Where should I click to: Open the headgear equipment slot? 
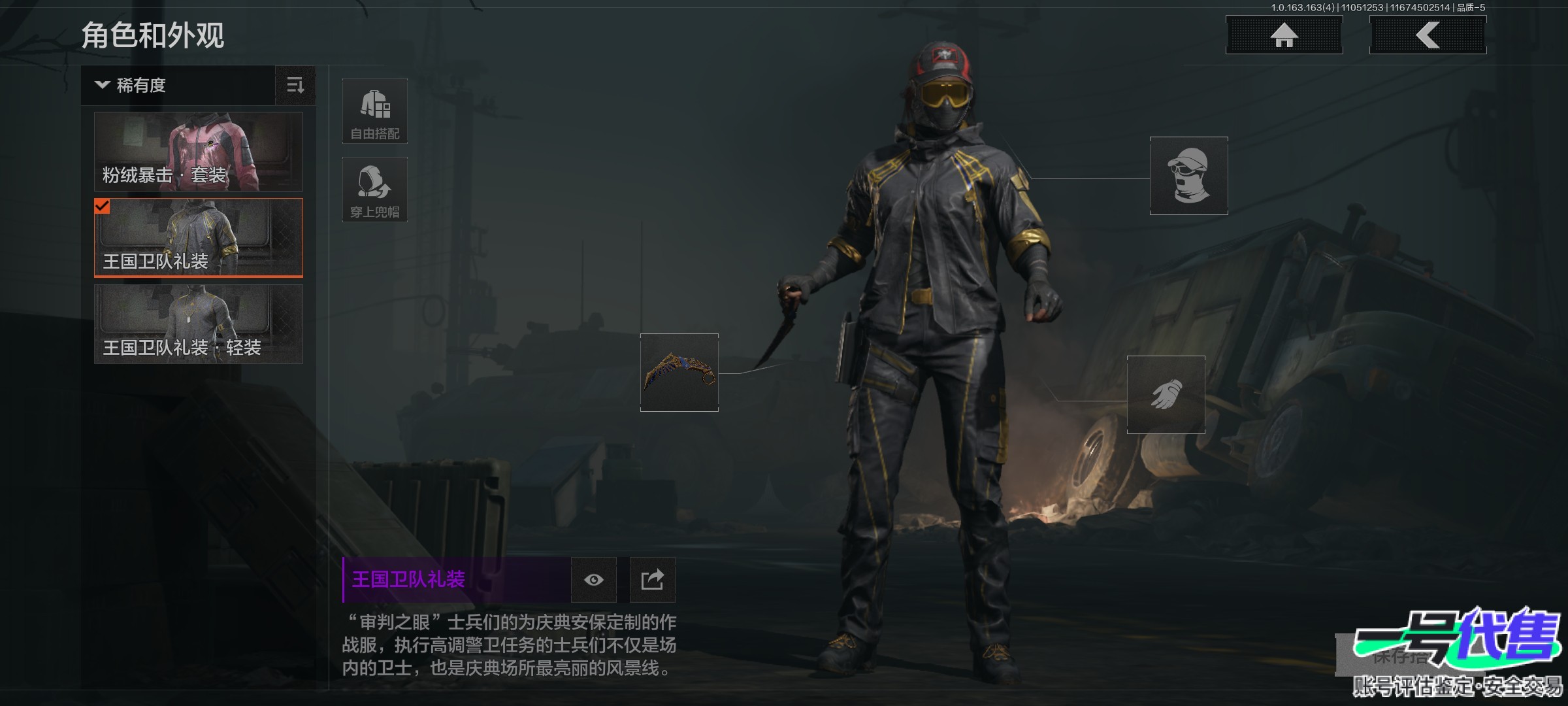pyautogui.click(x=1188, y=176)
